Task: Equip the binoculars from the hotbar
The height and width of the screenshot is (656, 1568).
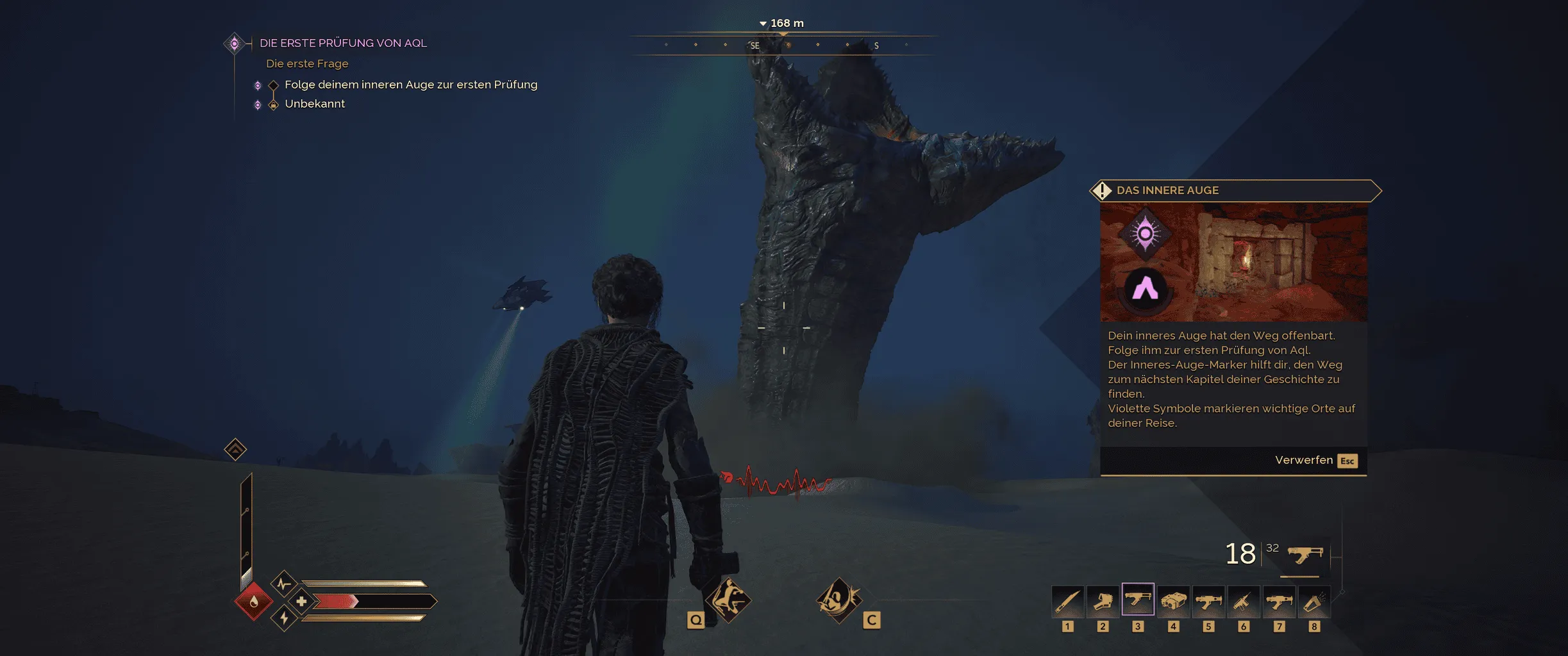Action: click(x=1173, y=601)
